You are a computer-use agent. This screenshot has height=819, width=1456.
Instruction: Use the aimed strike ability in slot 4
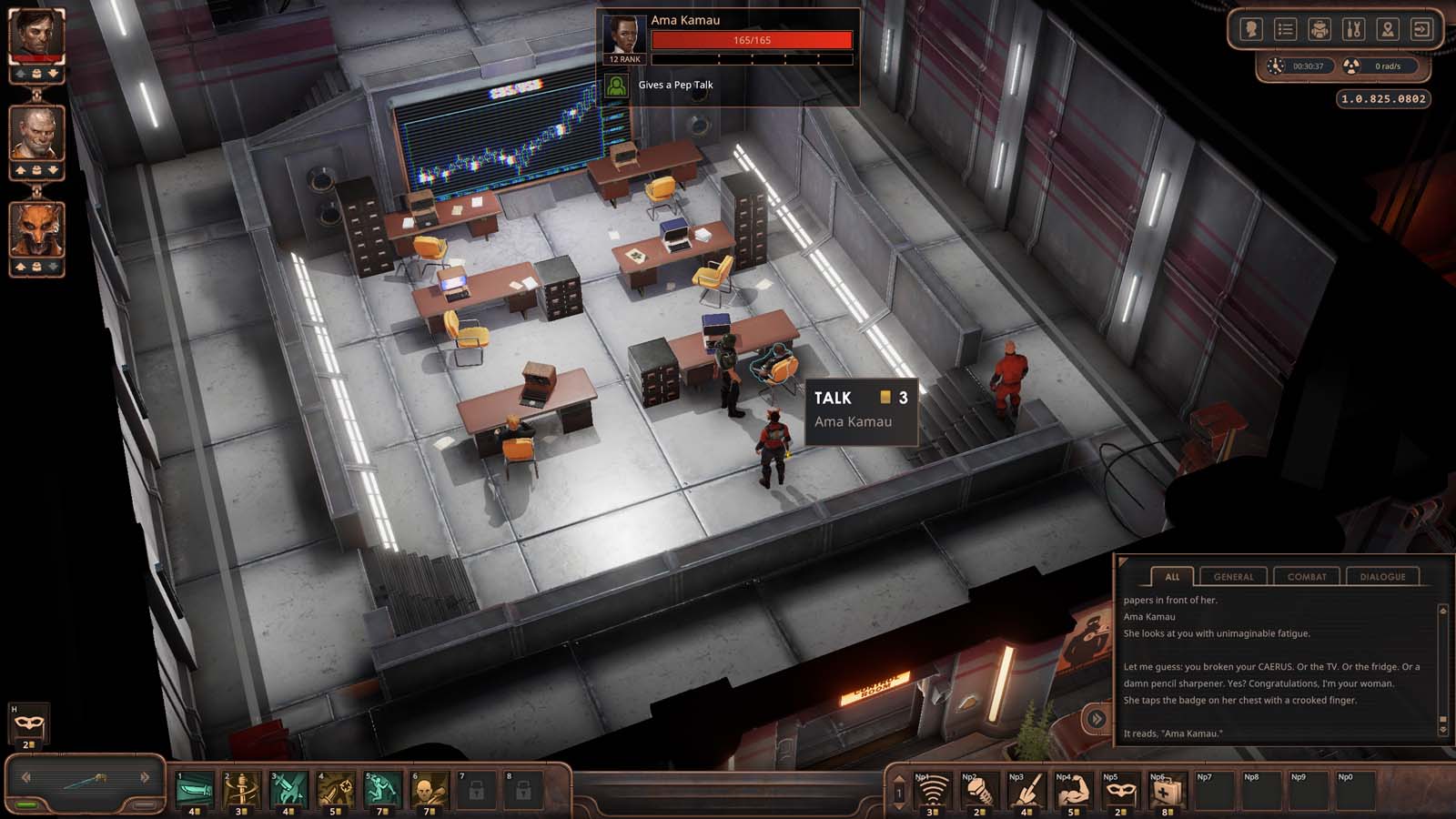(335, 790)
